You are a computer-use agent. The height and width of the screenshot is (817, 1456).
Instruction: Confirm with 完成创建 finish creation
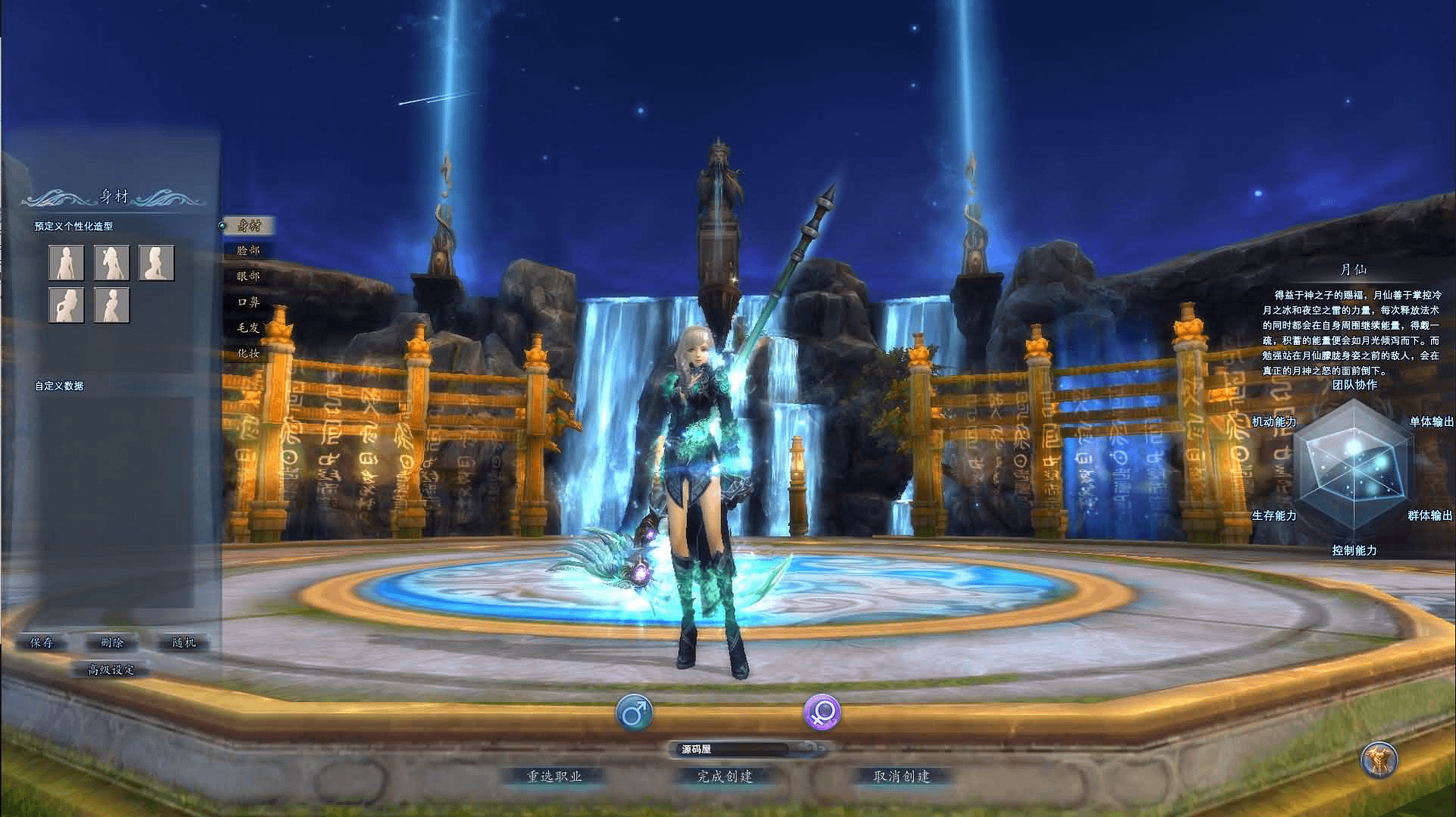(x=725, y=777)
